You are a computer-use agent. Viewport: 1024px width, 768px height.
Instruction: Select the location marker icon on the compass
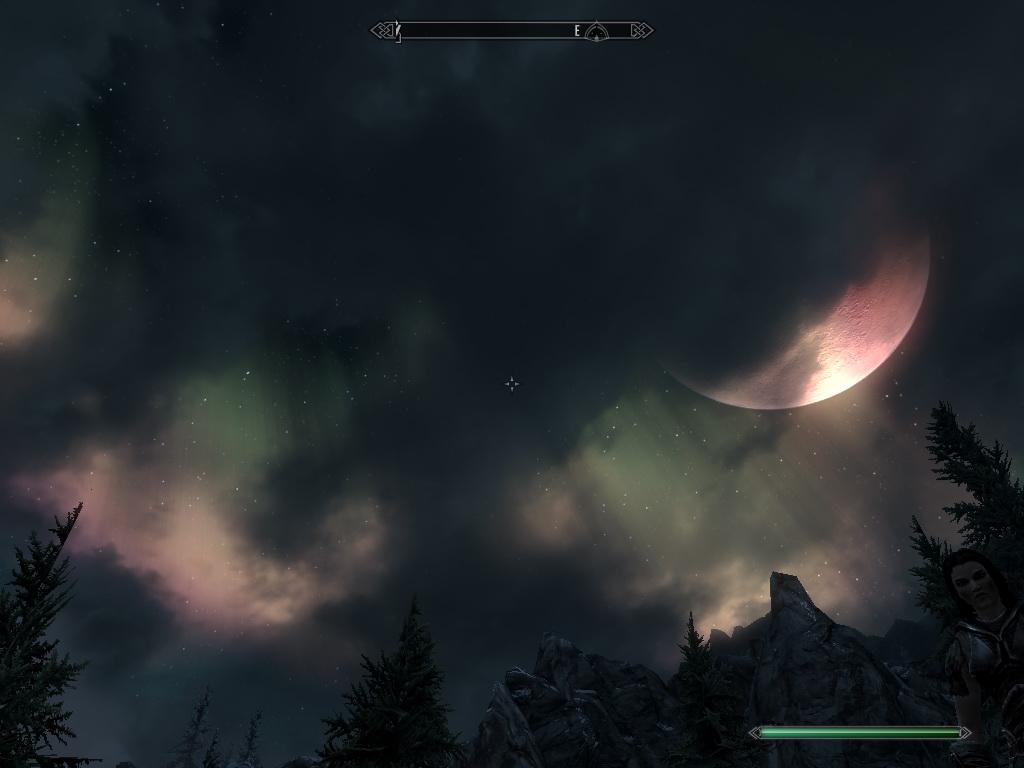(x=596, y=32)
